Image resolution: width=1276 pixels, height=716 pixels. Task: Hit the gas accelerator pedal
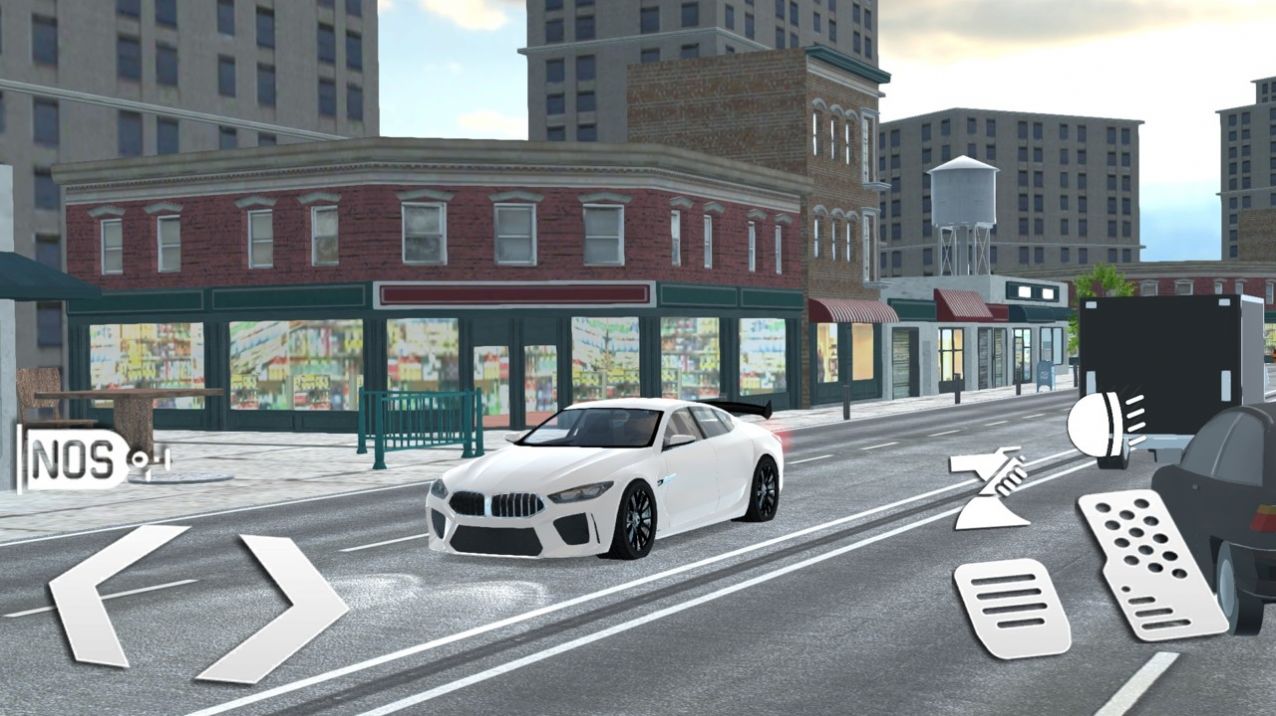tap(1149, 563)
